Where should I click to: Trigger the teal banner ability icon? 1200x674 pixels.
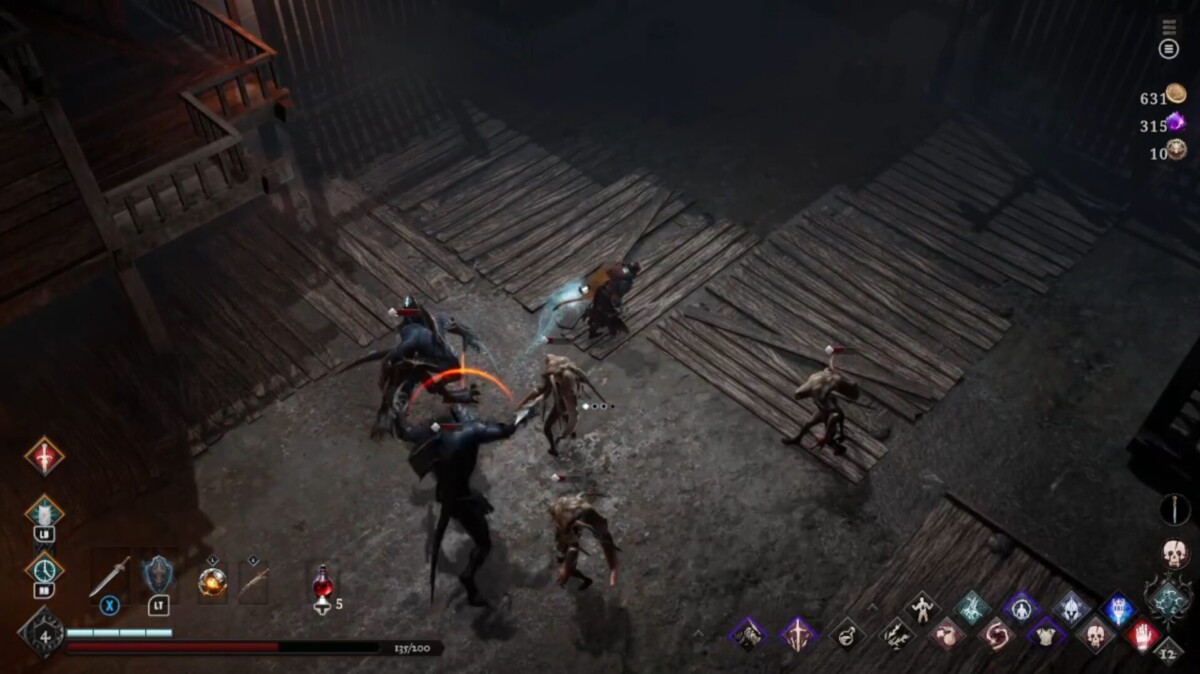44,513
